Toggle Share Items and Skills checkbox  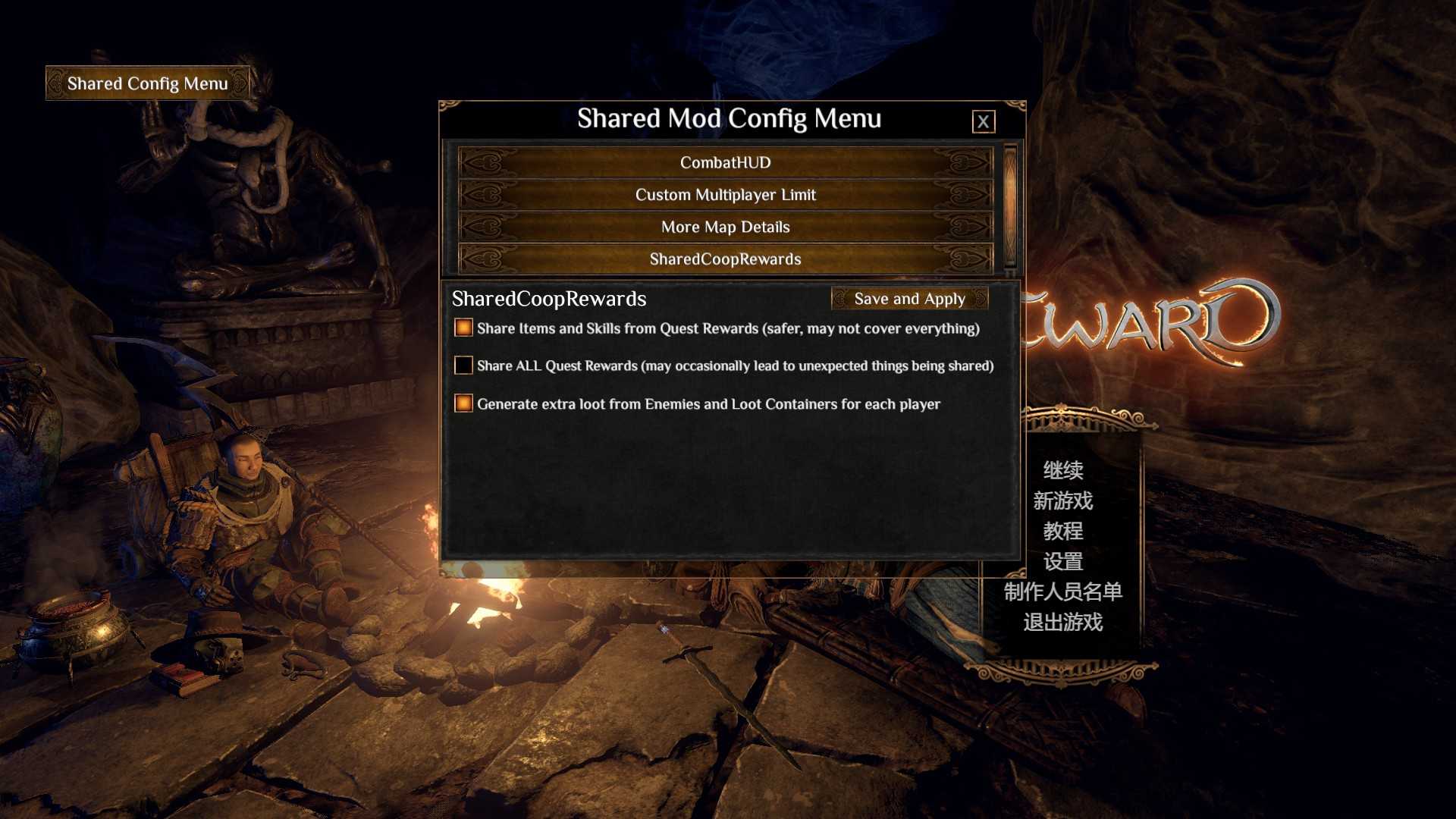click(463, 328)
